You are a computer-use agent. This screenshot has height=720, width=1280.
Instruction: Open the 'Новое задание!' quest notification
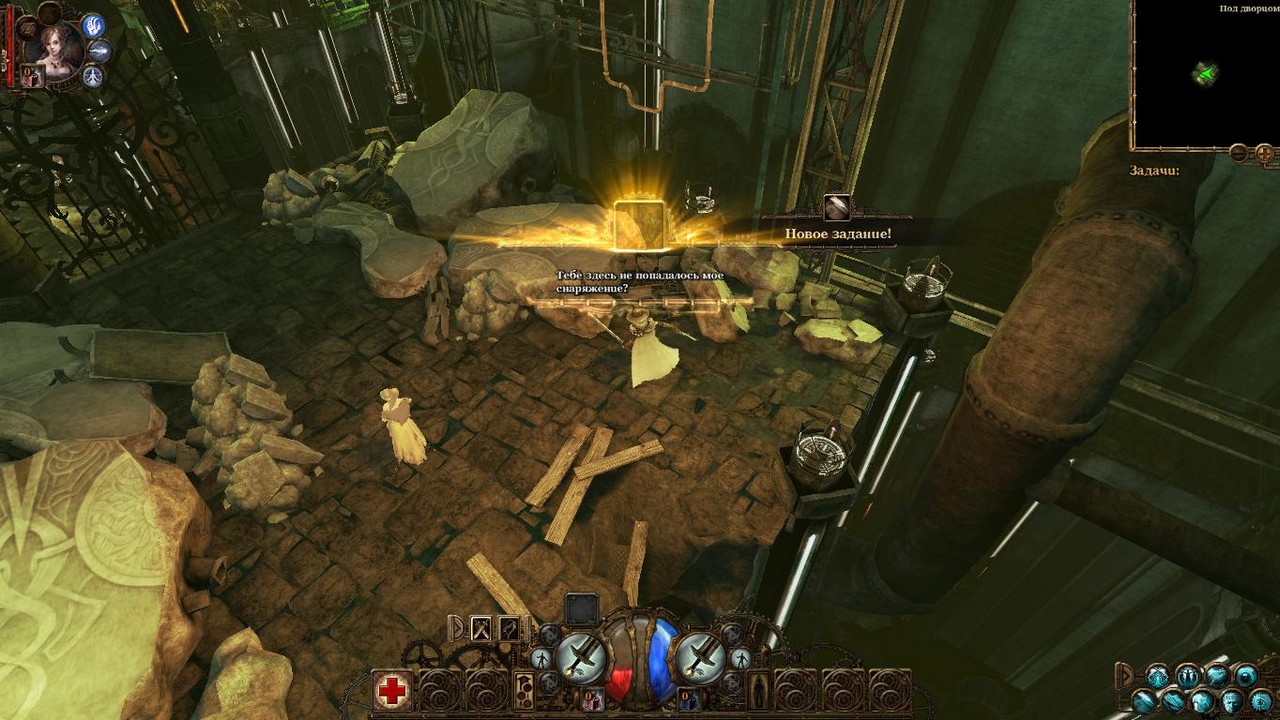click(x=837, y=233)
